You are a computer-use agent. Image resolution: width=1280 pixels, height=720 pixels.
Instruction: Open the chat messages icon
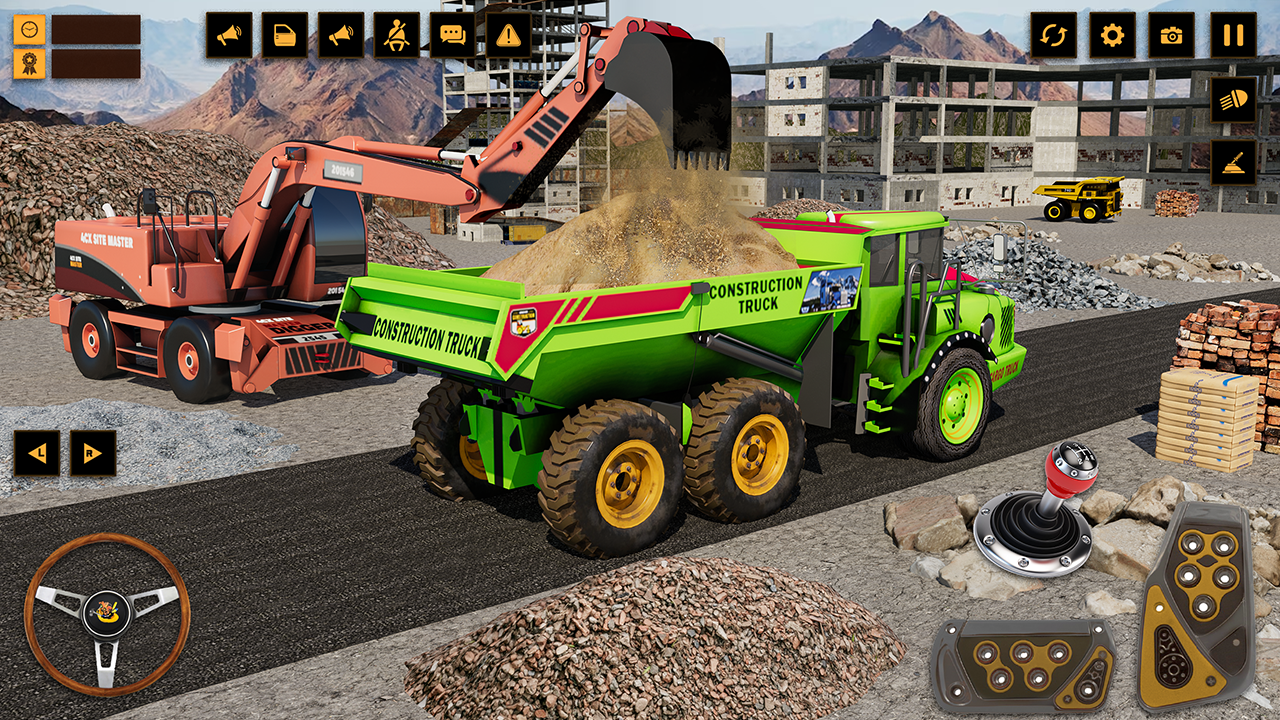pyautogui.click(x=452, y=33)
